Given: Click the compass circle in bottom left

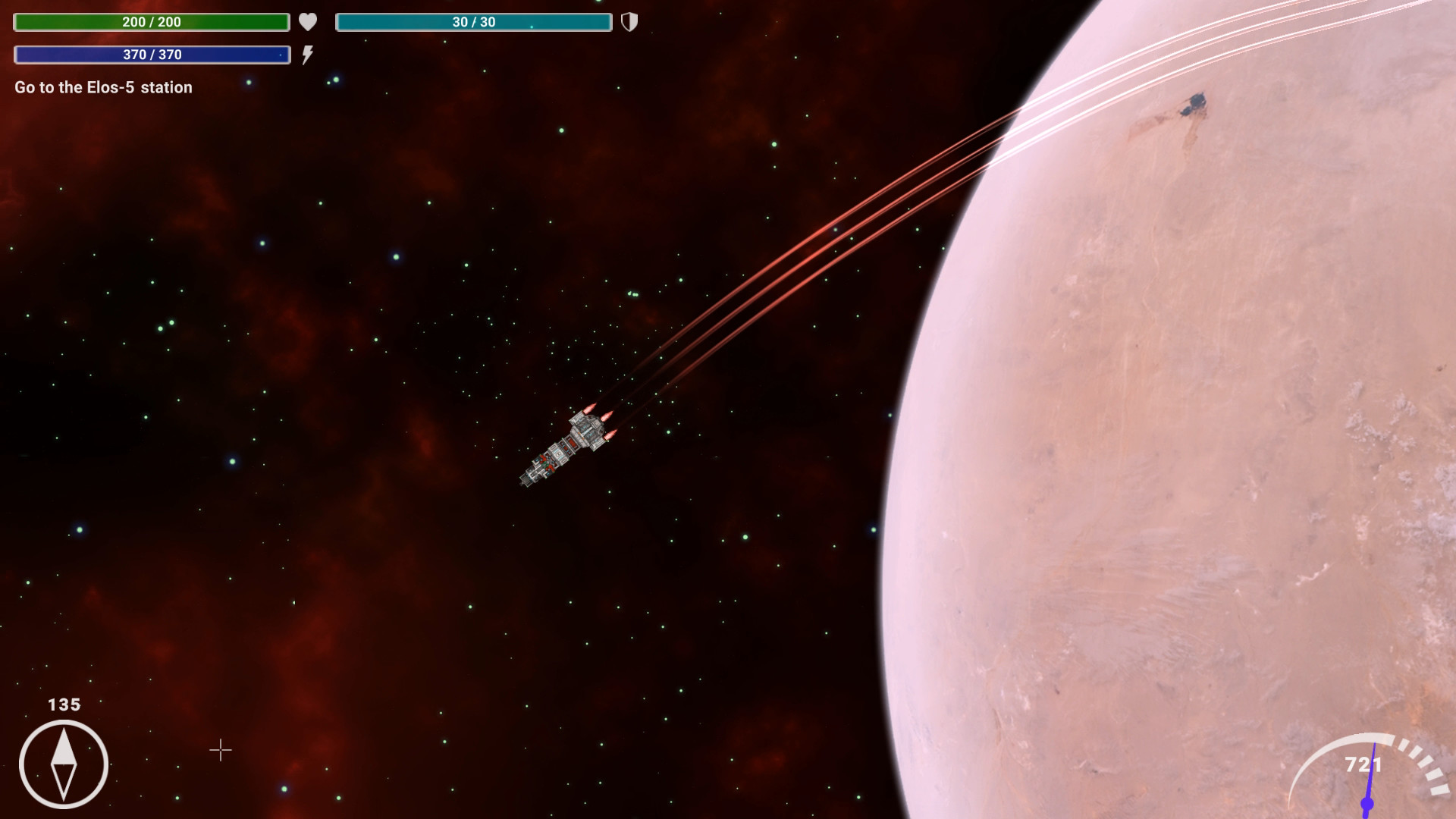Looking at the screenshot, I should [x=64, y=765].
